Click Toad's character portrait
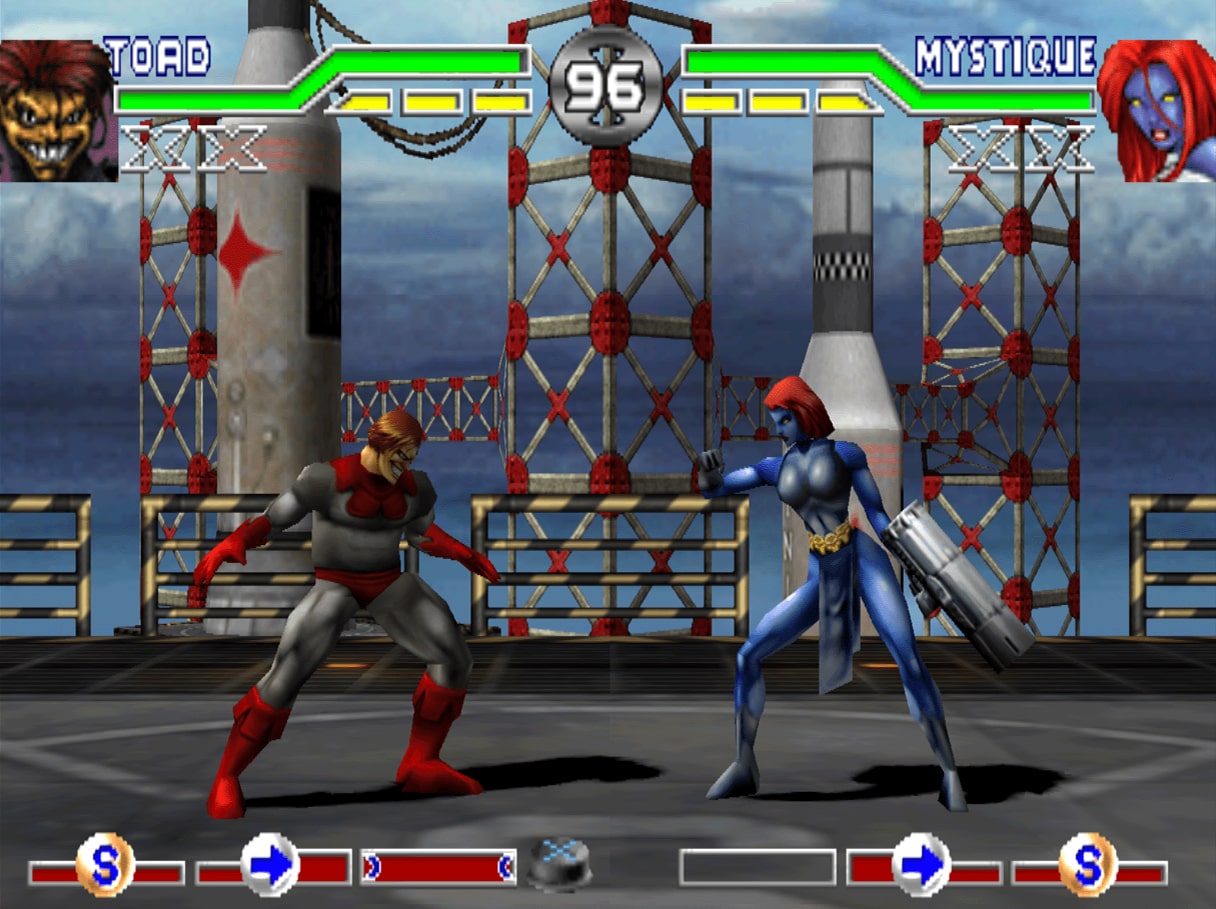 pyautogui.click(x=57, y=110)
